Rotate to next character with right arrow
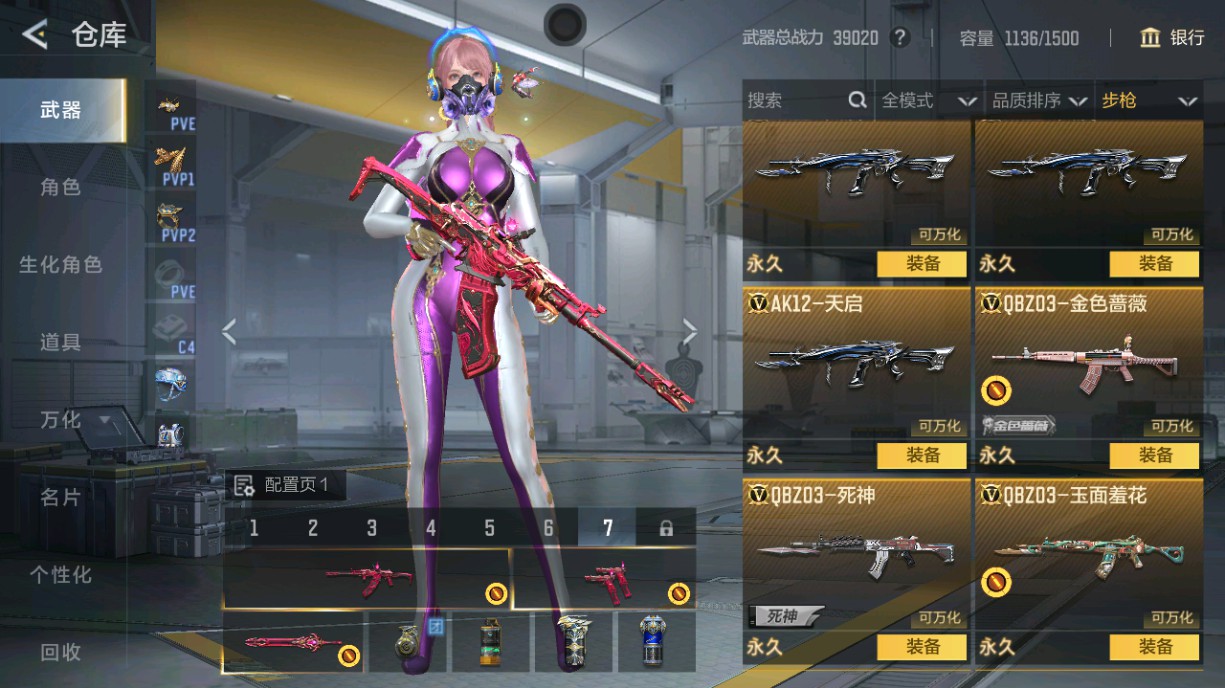Viewport: 1225px width, 688px height. (690, 331)
